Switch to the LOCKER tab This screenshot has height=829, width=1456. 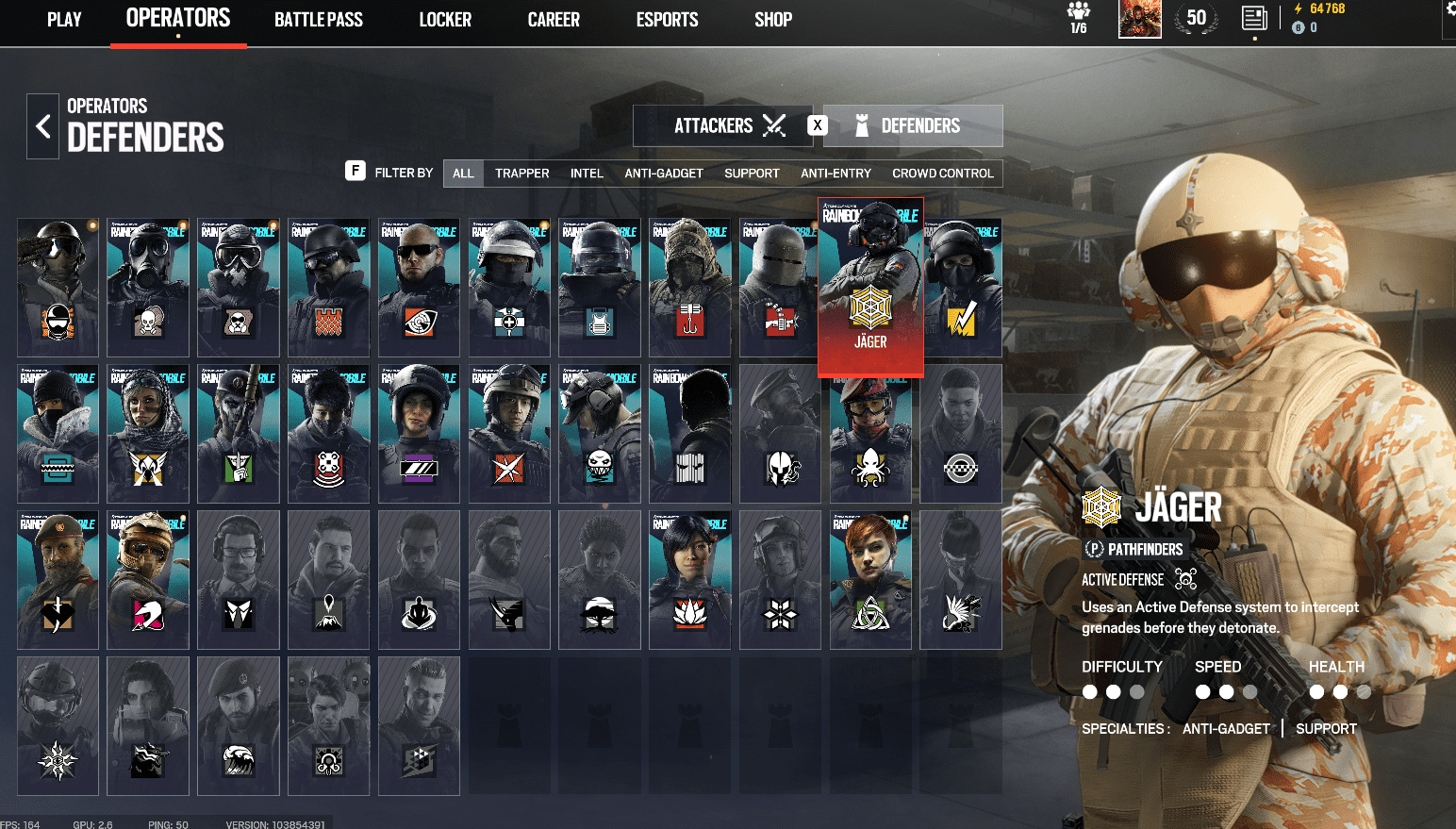444,19
